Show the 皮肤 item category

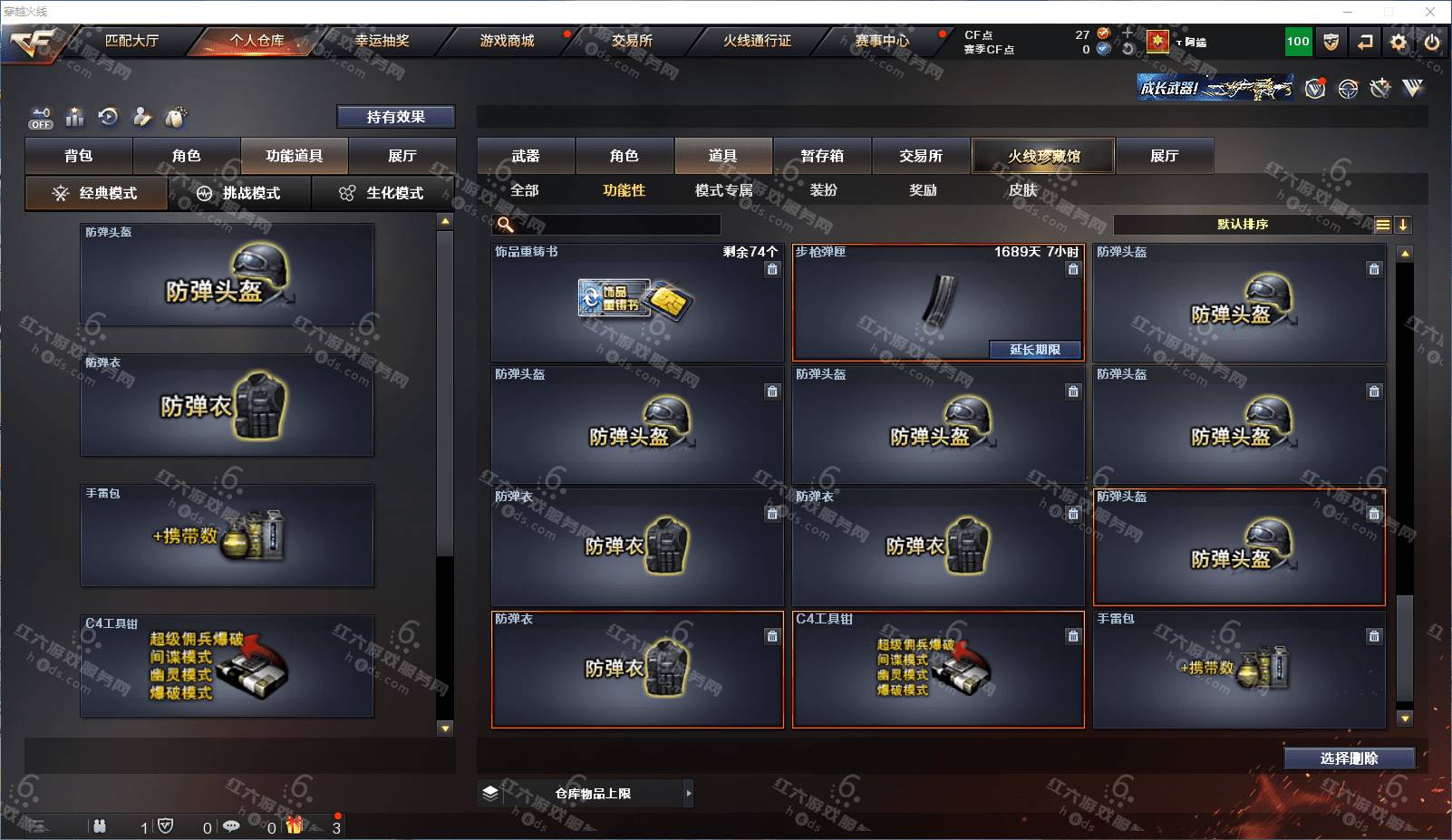point(1022,190)
